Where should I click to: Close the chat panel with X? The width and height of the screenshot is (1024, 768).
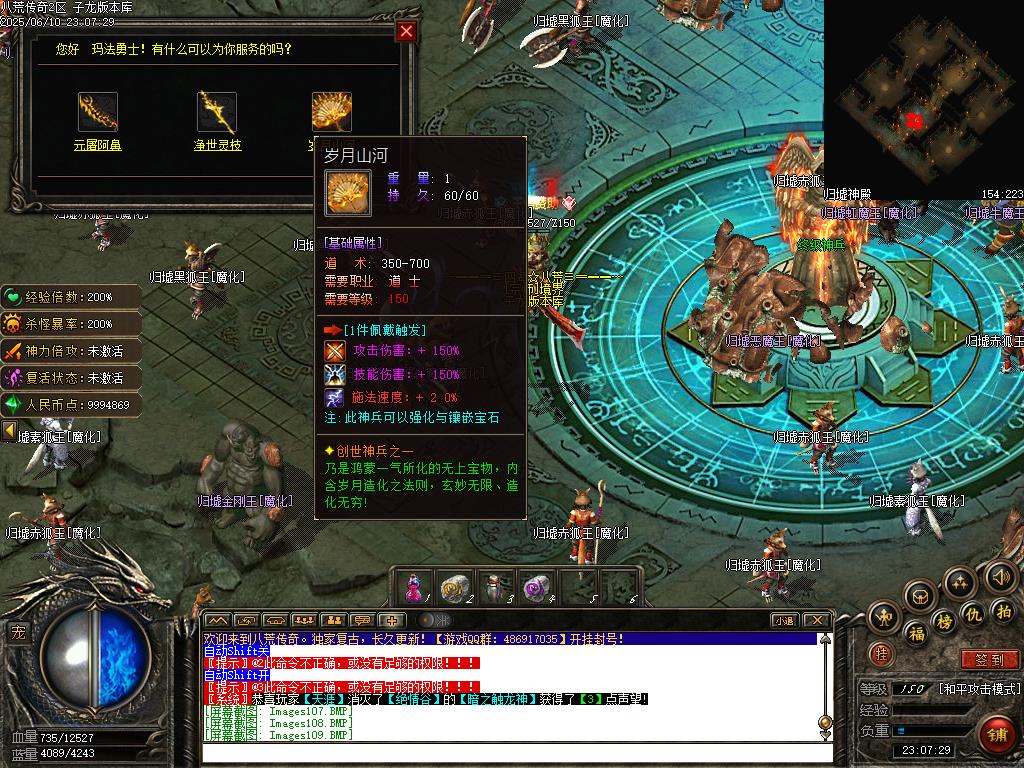(x=816, y=621)
